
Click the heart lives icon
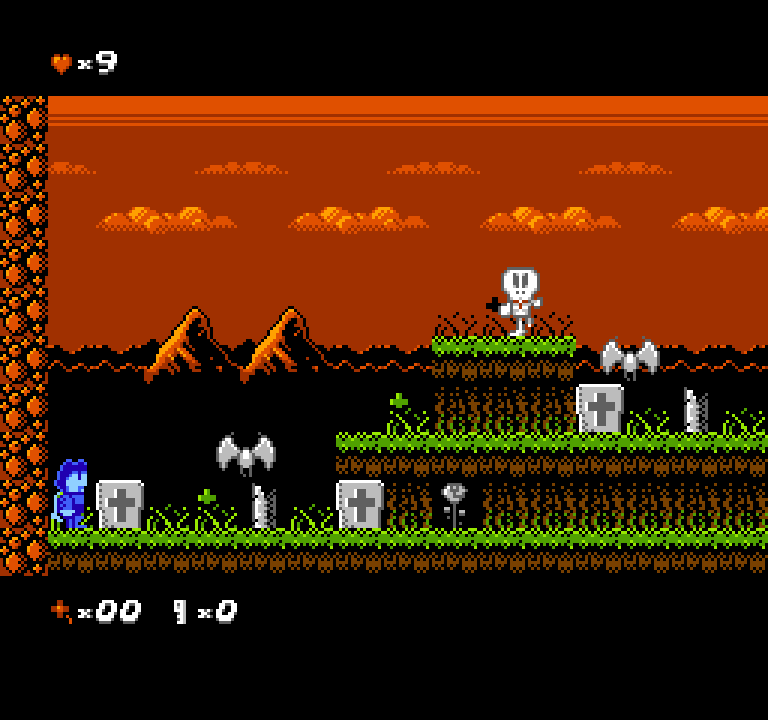click(62, 64)
